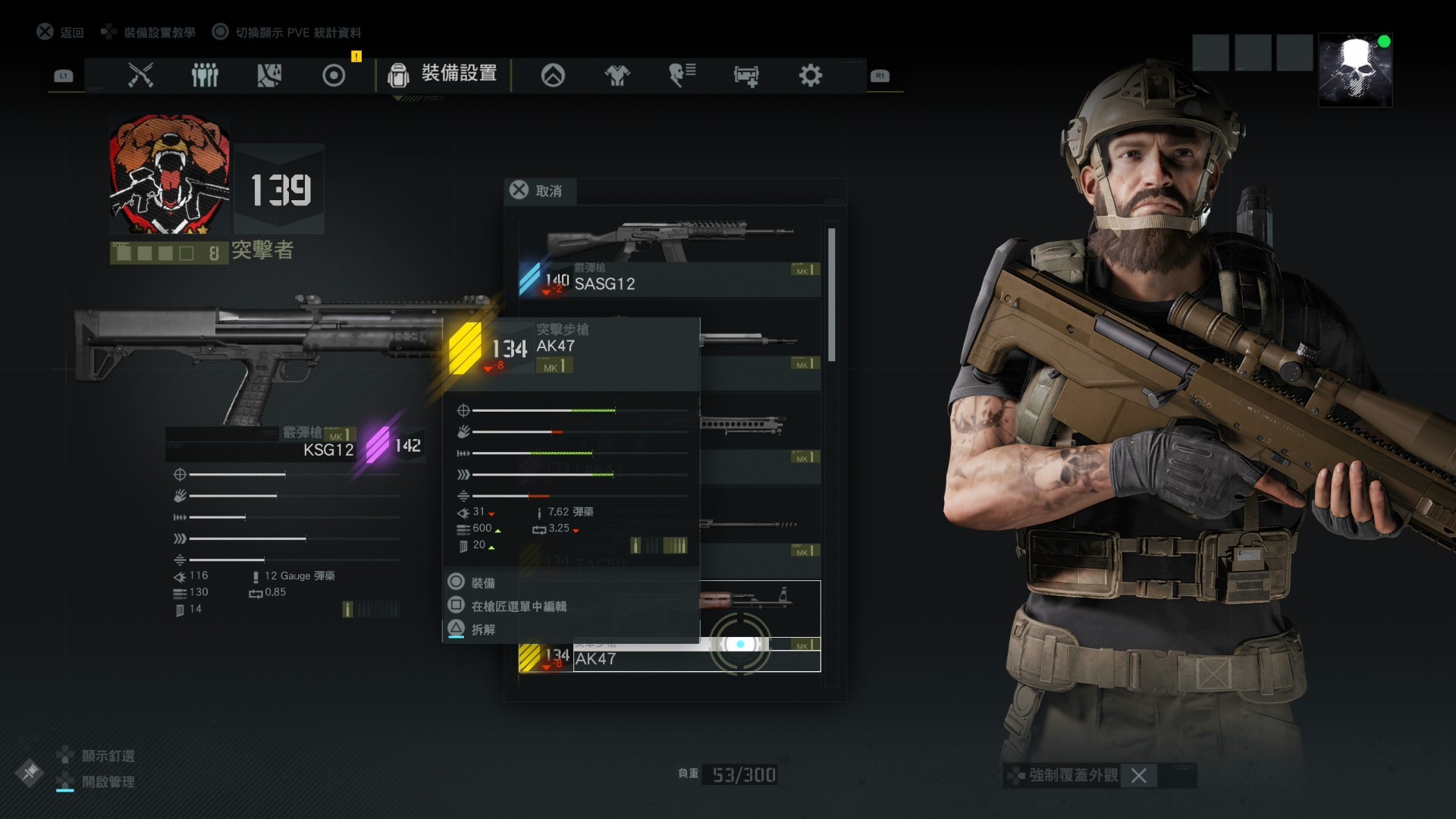This screenshot has height=819, width=1456.
Task: Switch to the crossed rifles tab
Action: pyautogui.click(x=140, y=75)
